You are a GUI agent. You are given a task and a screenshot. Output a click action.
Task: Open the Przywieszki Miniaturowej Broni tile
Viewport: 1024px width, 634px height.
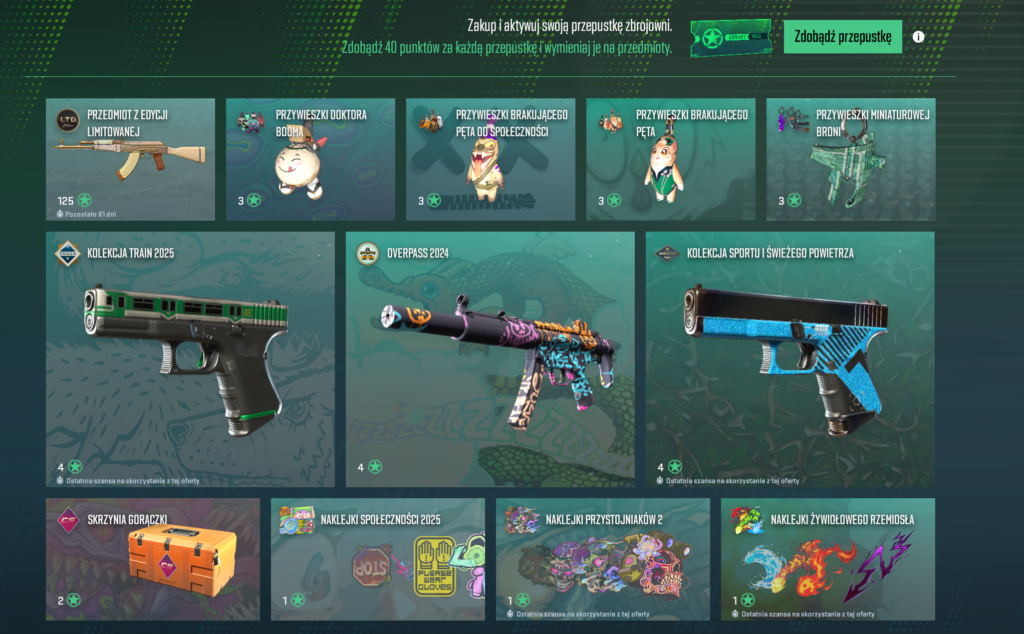point(850,159)
